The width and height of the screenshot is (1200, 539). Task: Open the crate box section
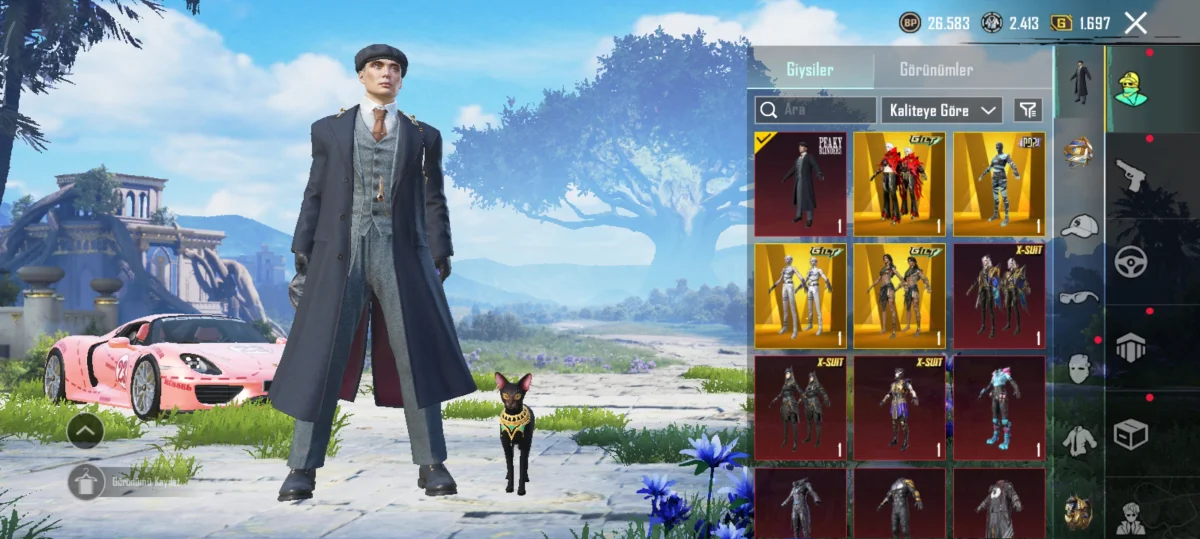click(x=1131, y=434)
